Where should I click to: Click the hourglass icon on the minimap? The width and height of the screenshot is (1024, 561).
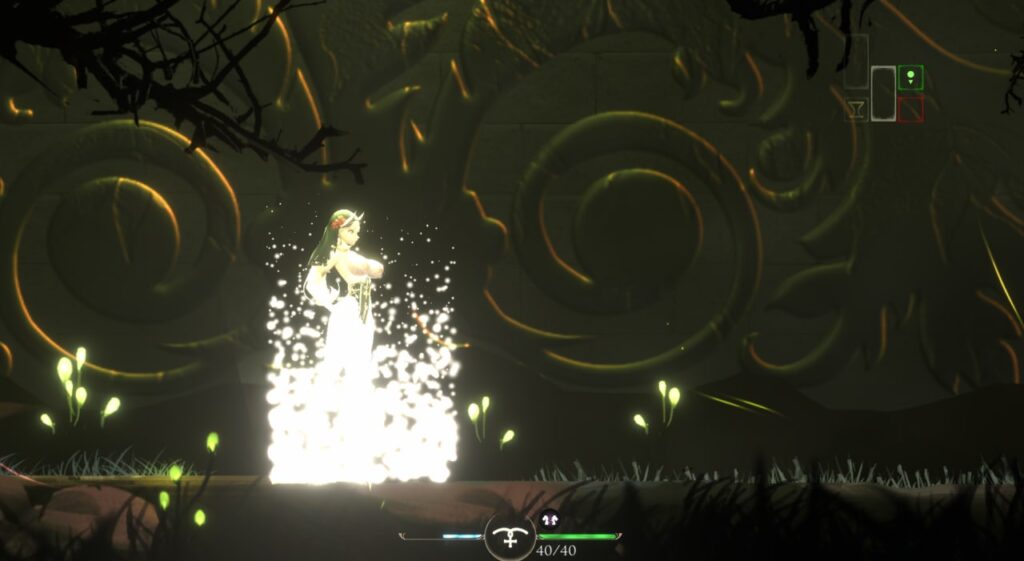tap(855, 109)
